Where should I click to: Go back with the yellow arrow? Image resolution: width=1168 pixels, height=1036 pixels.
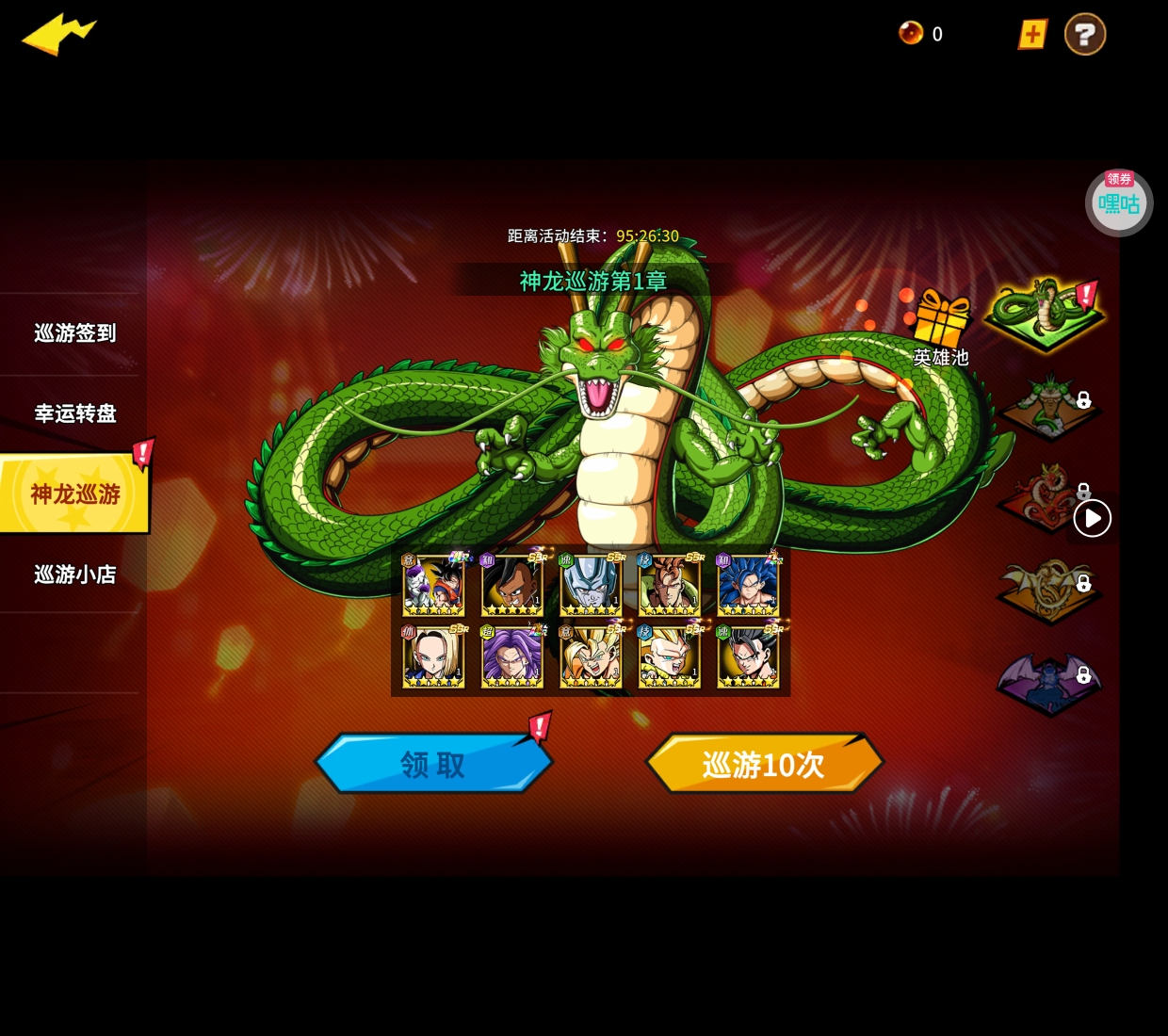point(58,34)
